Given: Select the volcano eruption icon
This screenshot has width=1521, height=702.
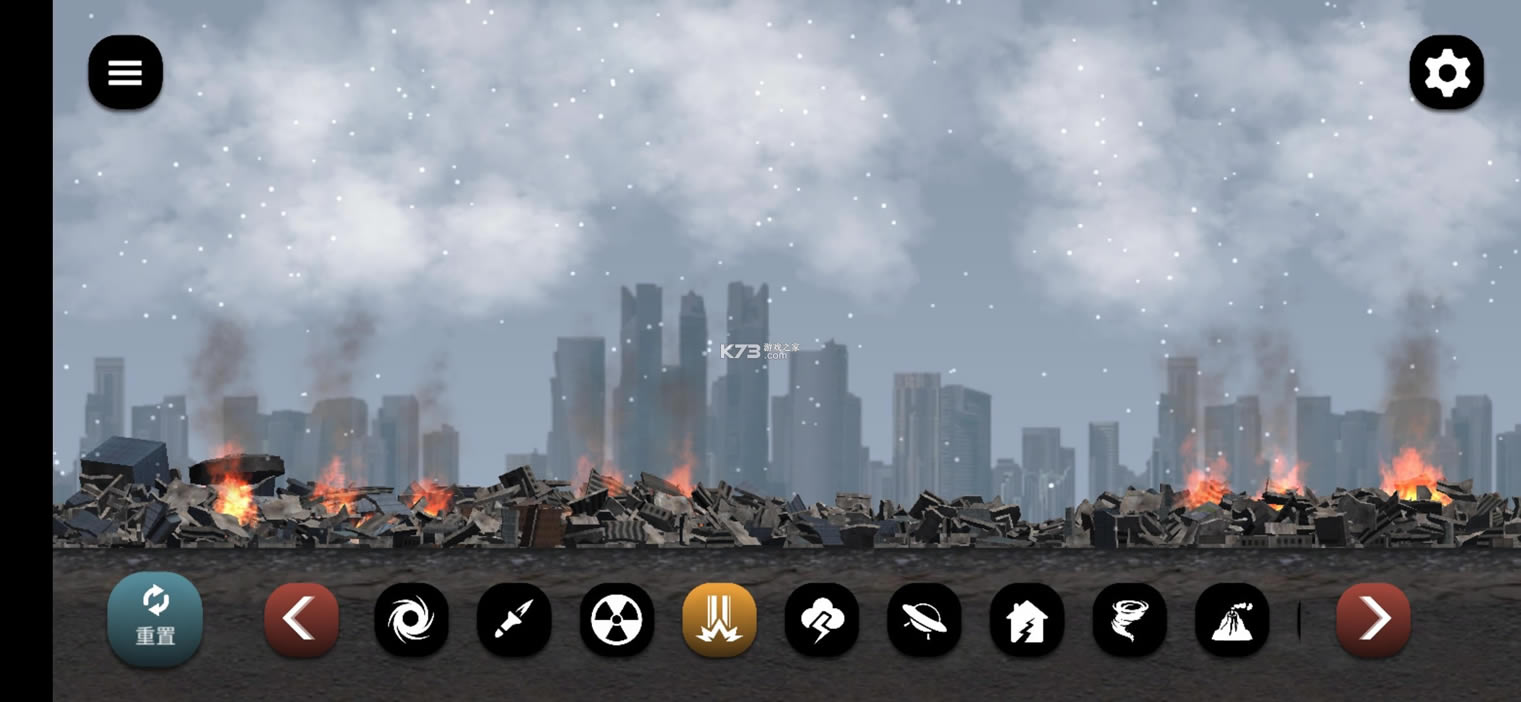Looking at the screenshot, I should (x=1232, y=620).
